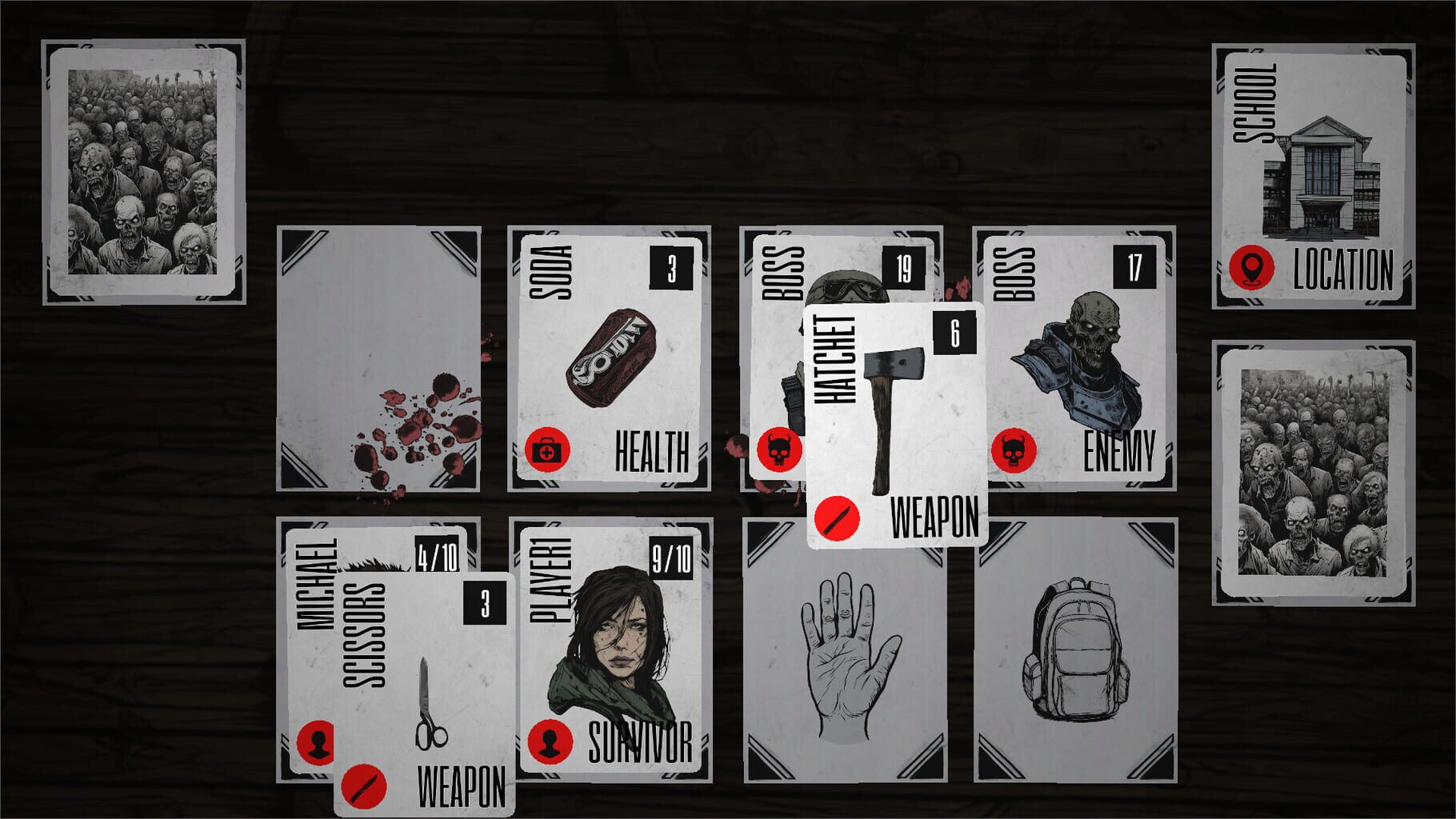Click the zombie horde draw pile top left
The width and height of the screenshot is (1456, 819).
pos(144,170)
